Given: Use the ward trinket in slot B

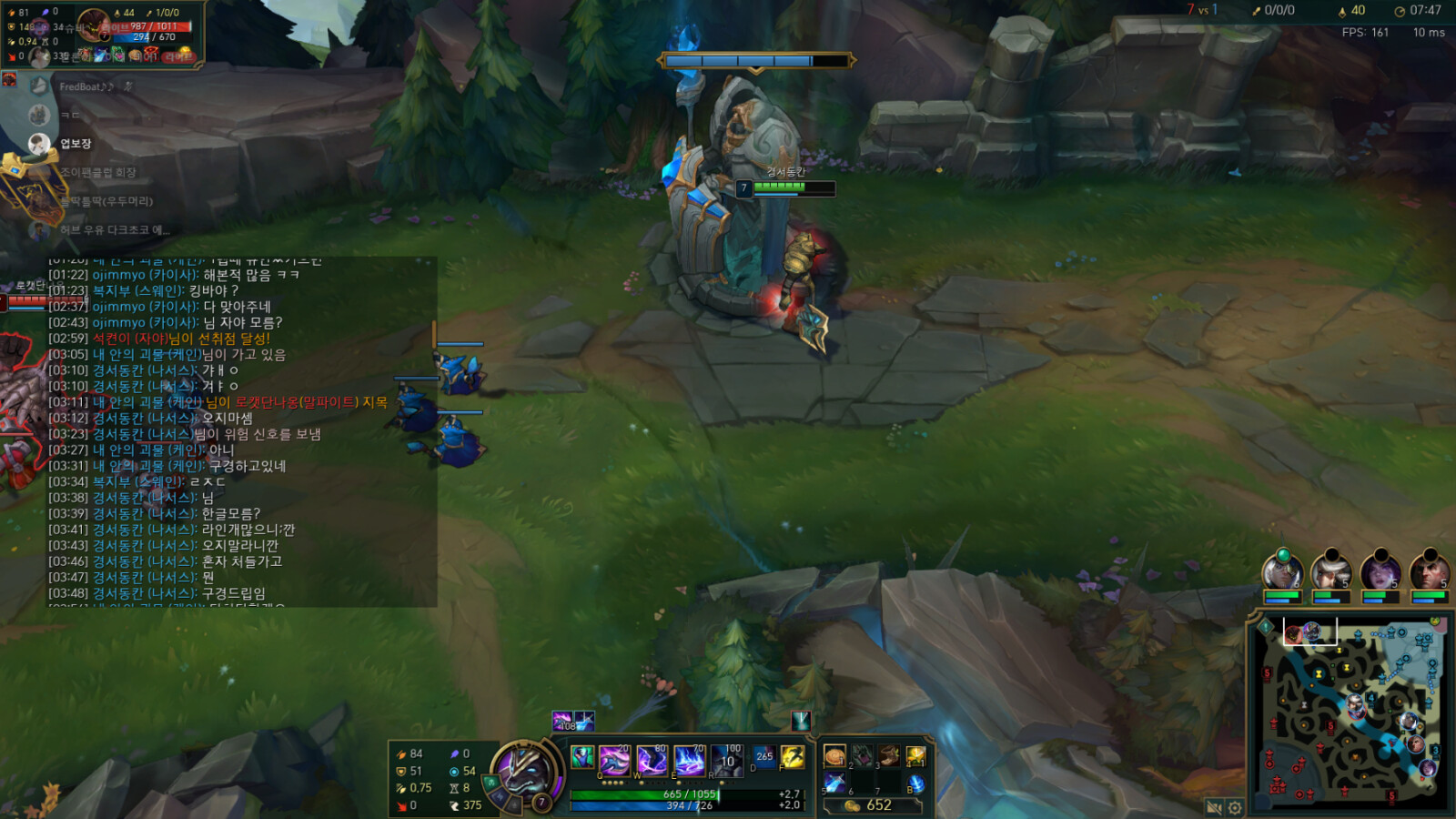Looking at the screenshot, I should point(918,784).
